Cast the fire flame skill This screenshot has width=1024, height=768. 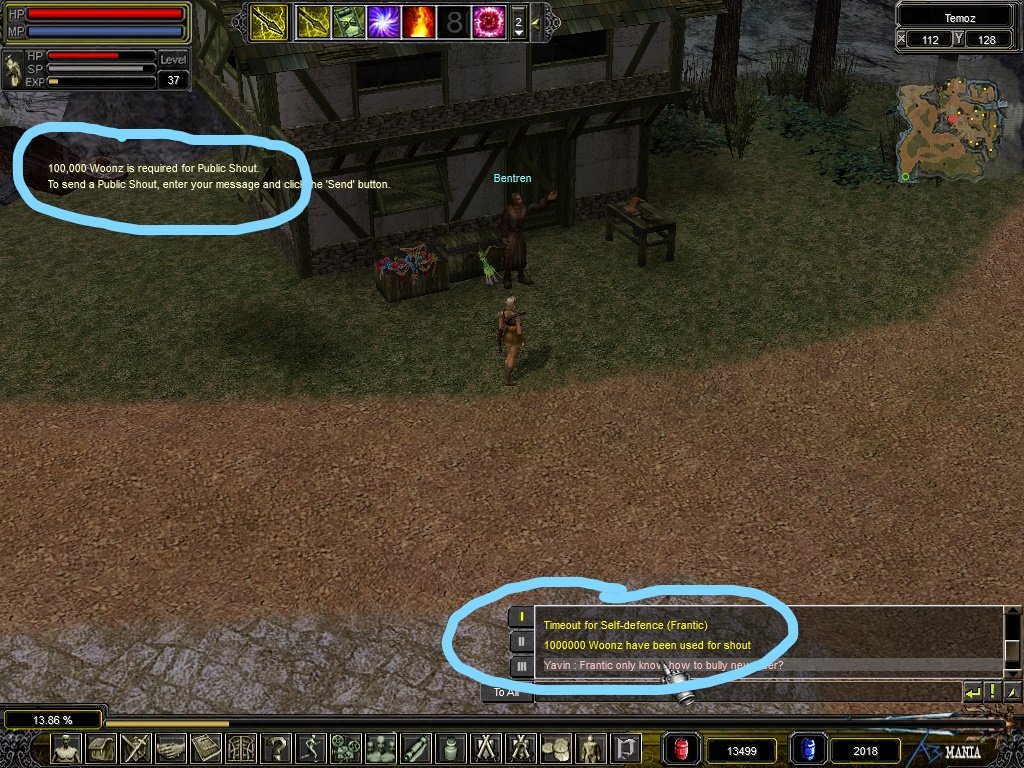(x=418, y=21)
